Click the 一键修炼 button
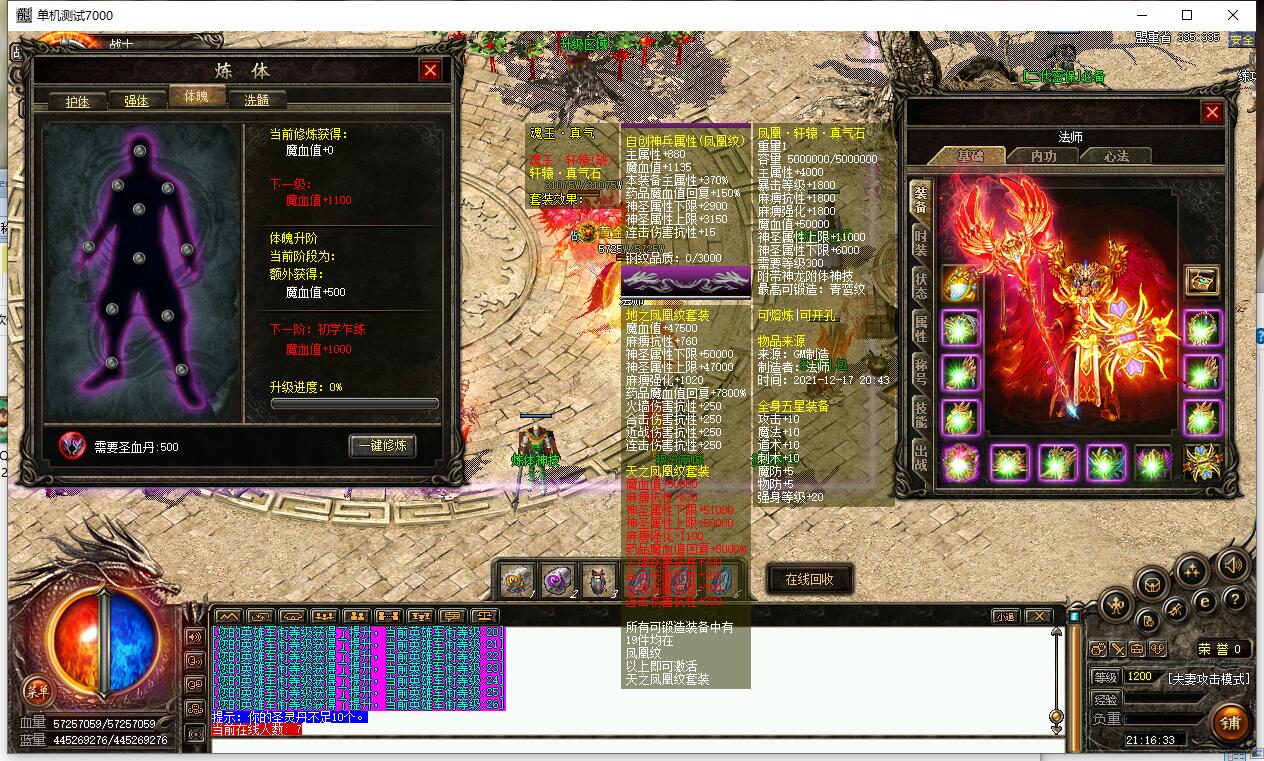The image size is (1264, 761). point(382,445)
